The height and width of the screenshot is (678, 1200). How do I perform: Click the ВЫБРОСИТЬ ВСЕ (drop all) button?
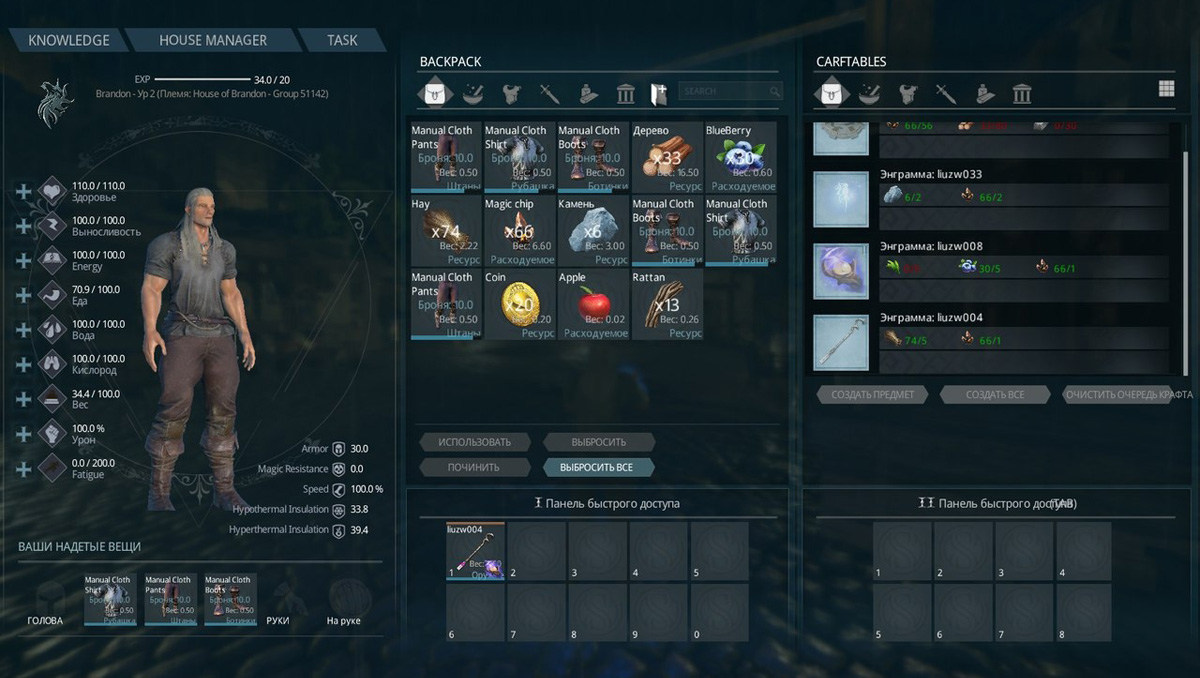pyautogui.click(x=599, y=467)
